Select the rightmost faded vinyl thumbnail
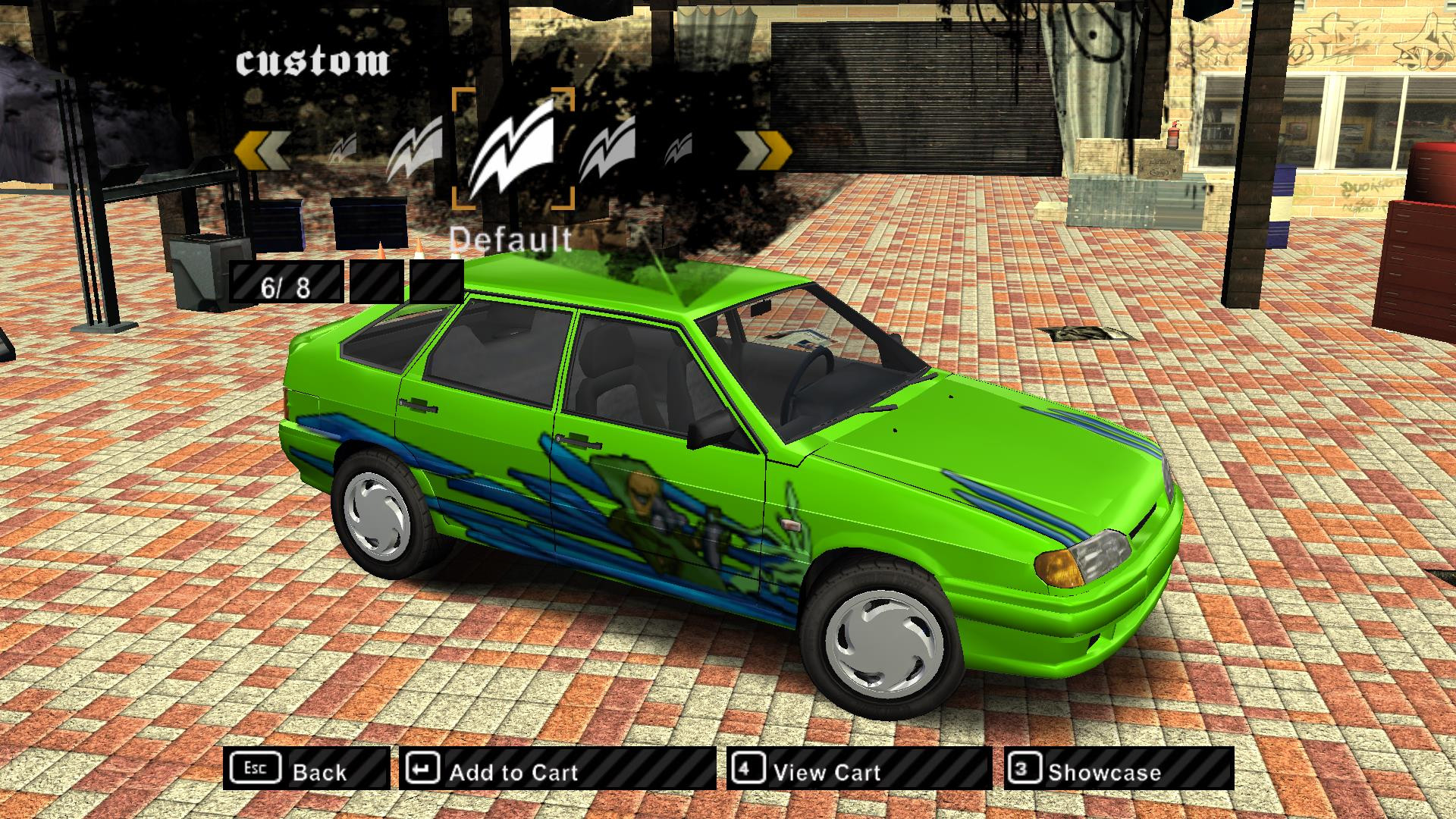 click(681, 148)
